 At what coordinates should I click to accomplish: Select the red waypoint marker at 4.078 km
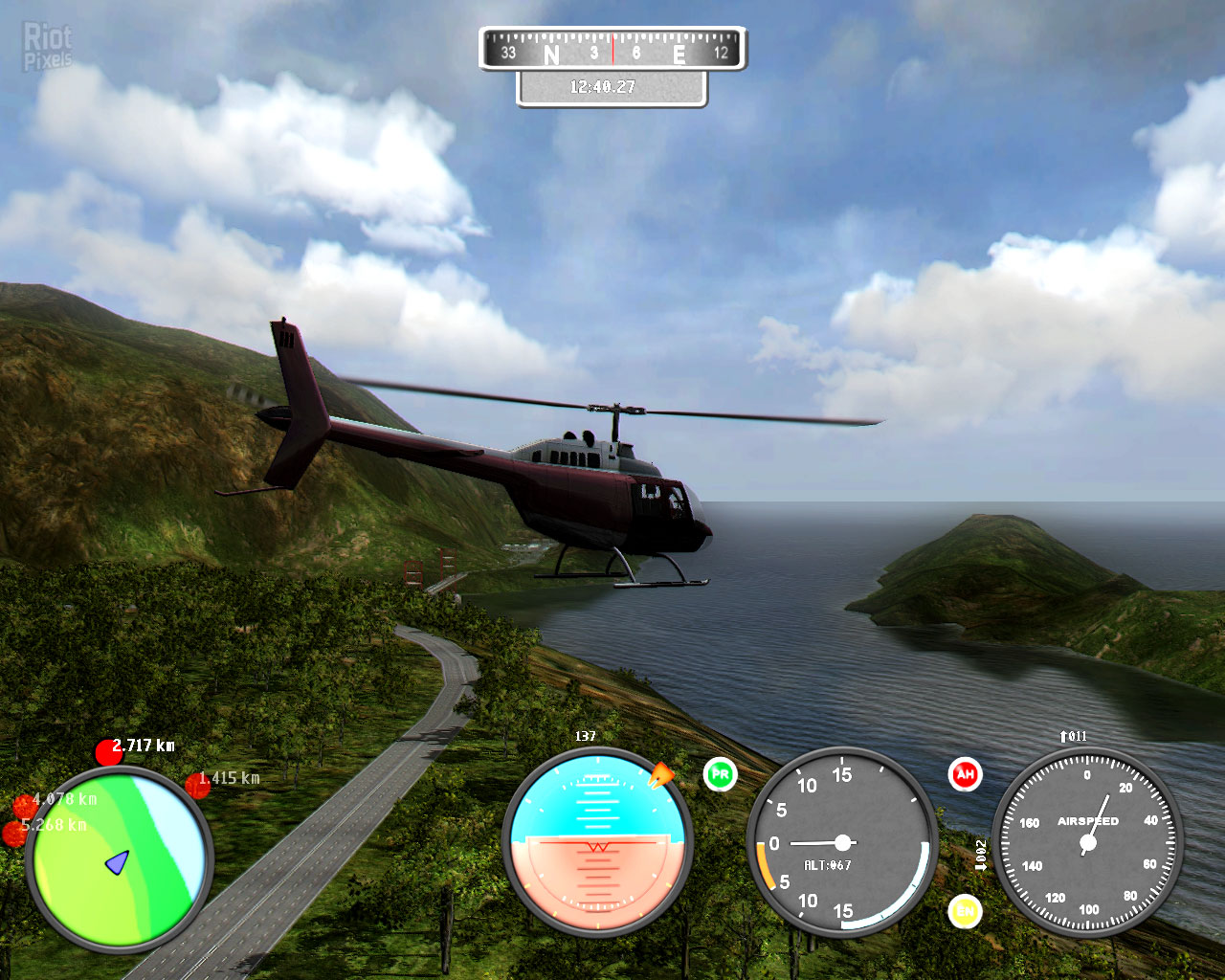25,806
